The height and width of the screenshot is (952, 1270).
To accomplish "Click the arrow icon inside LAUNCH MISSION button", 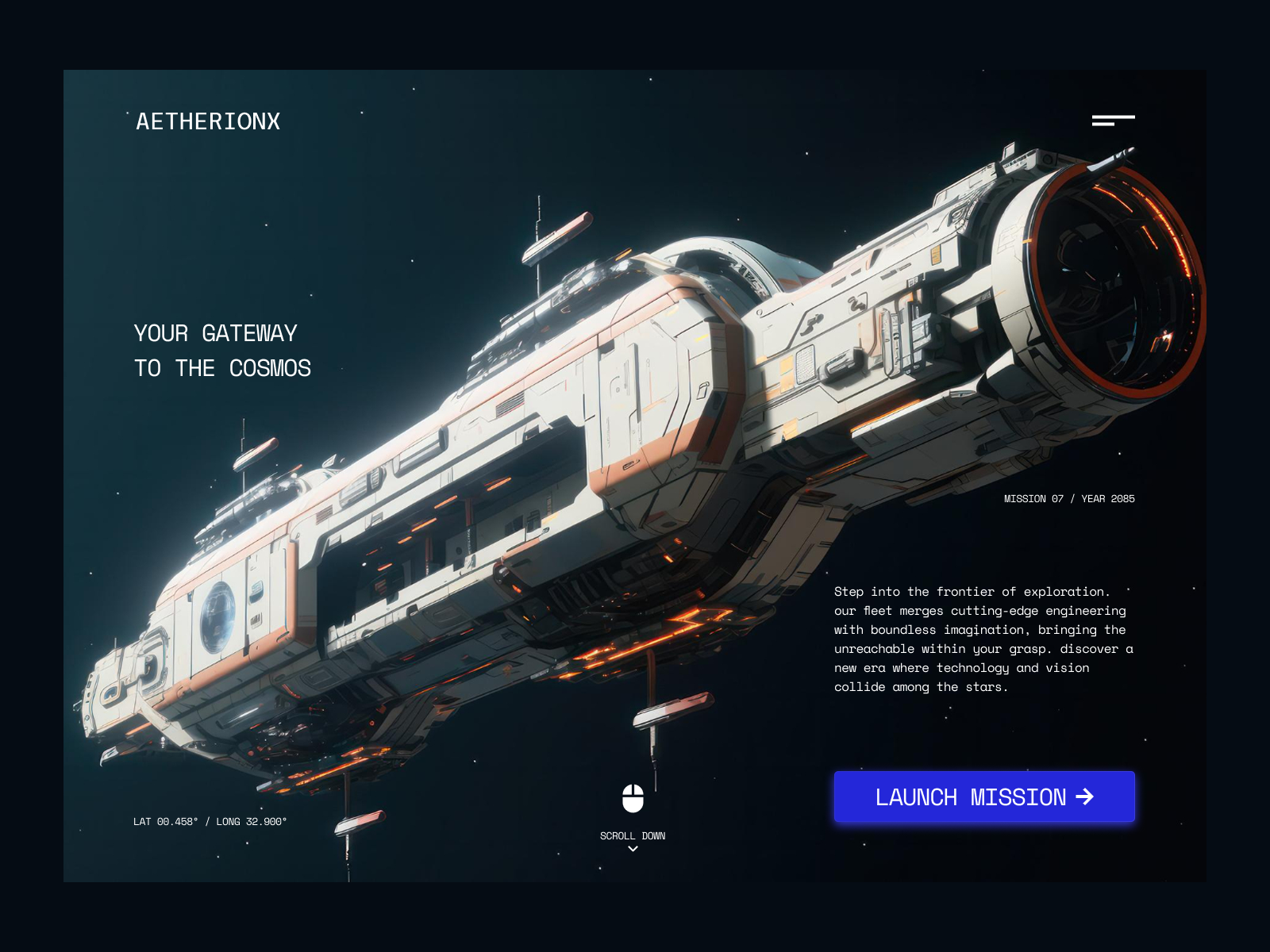I will tap(1084, 797).
